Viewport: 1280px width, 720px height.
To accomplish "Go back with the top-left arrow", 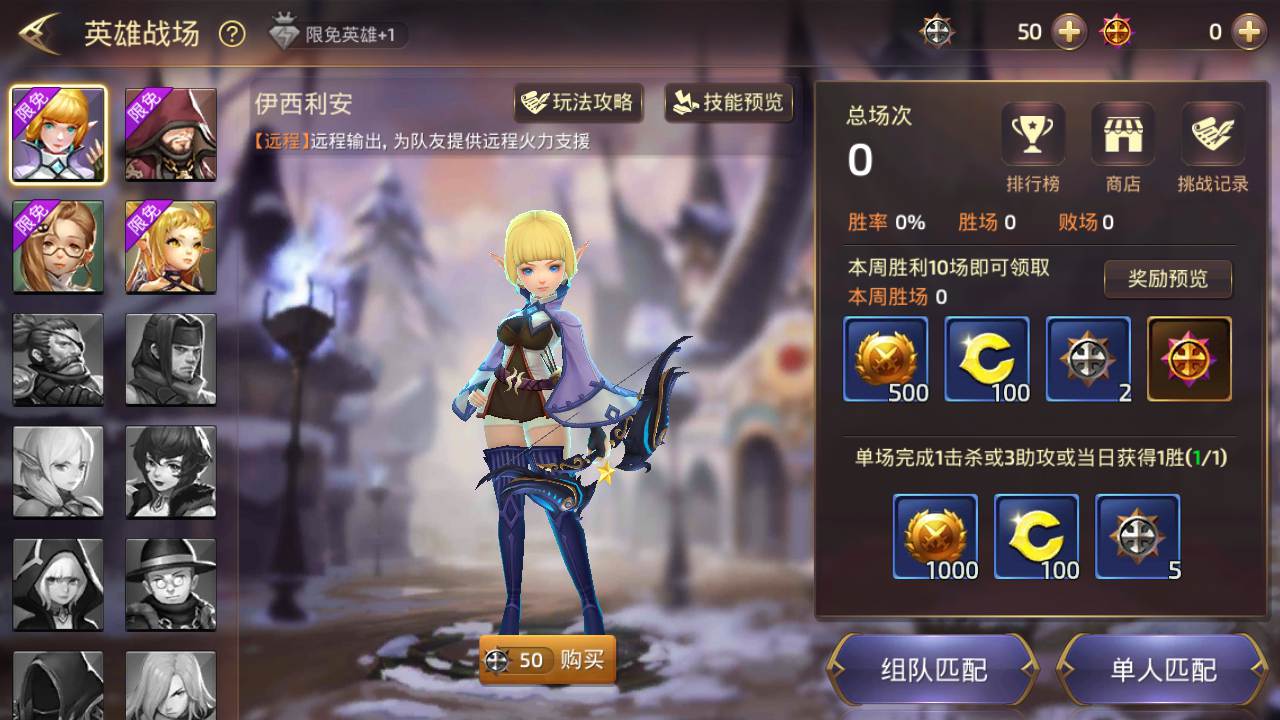I will click(40, 34).
